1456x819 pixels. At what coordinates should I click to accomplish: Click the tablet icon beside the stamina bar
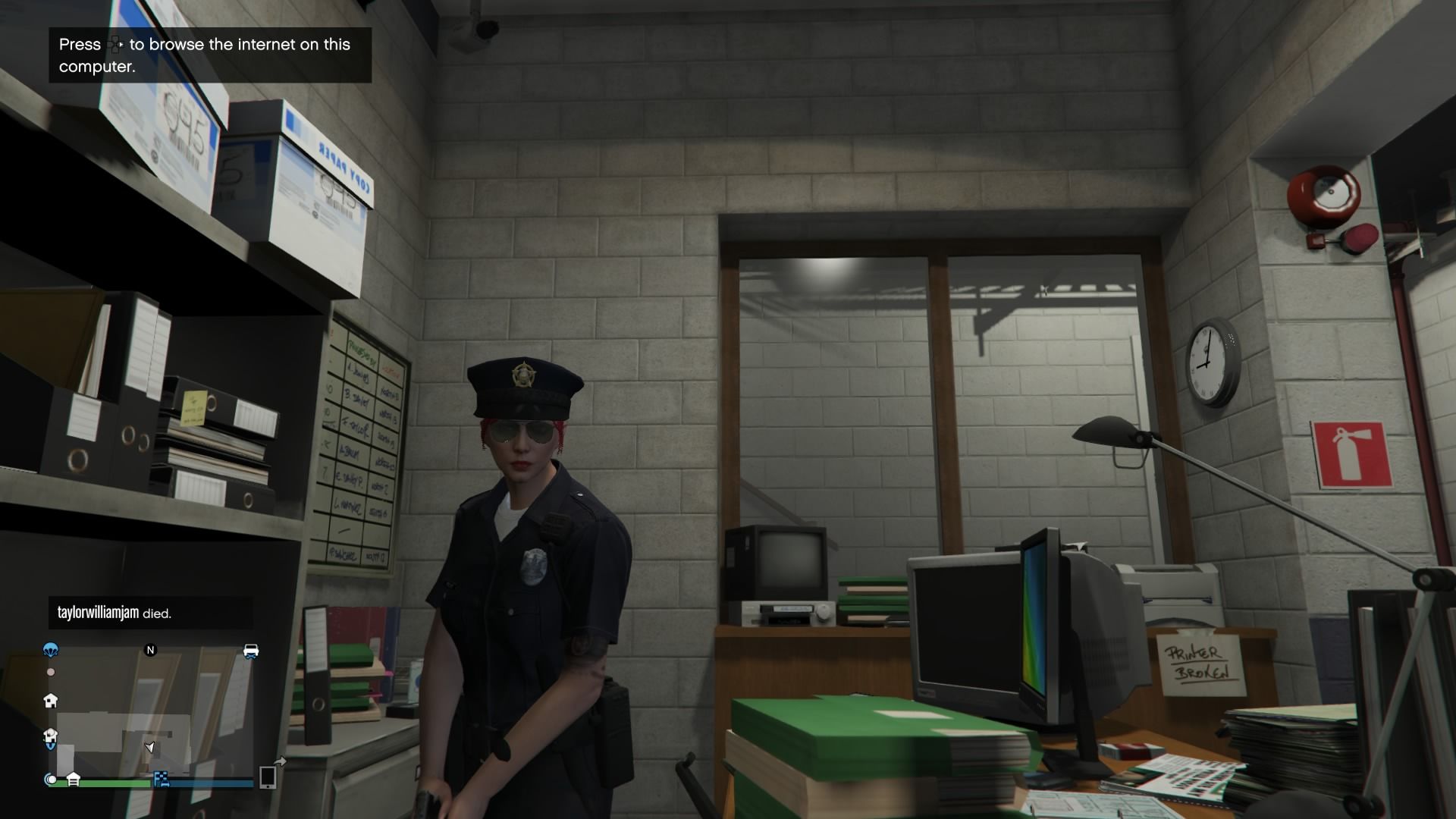[x=268, y=779]
